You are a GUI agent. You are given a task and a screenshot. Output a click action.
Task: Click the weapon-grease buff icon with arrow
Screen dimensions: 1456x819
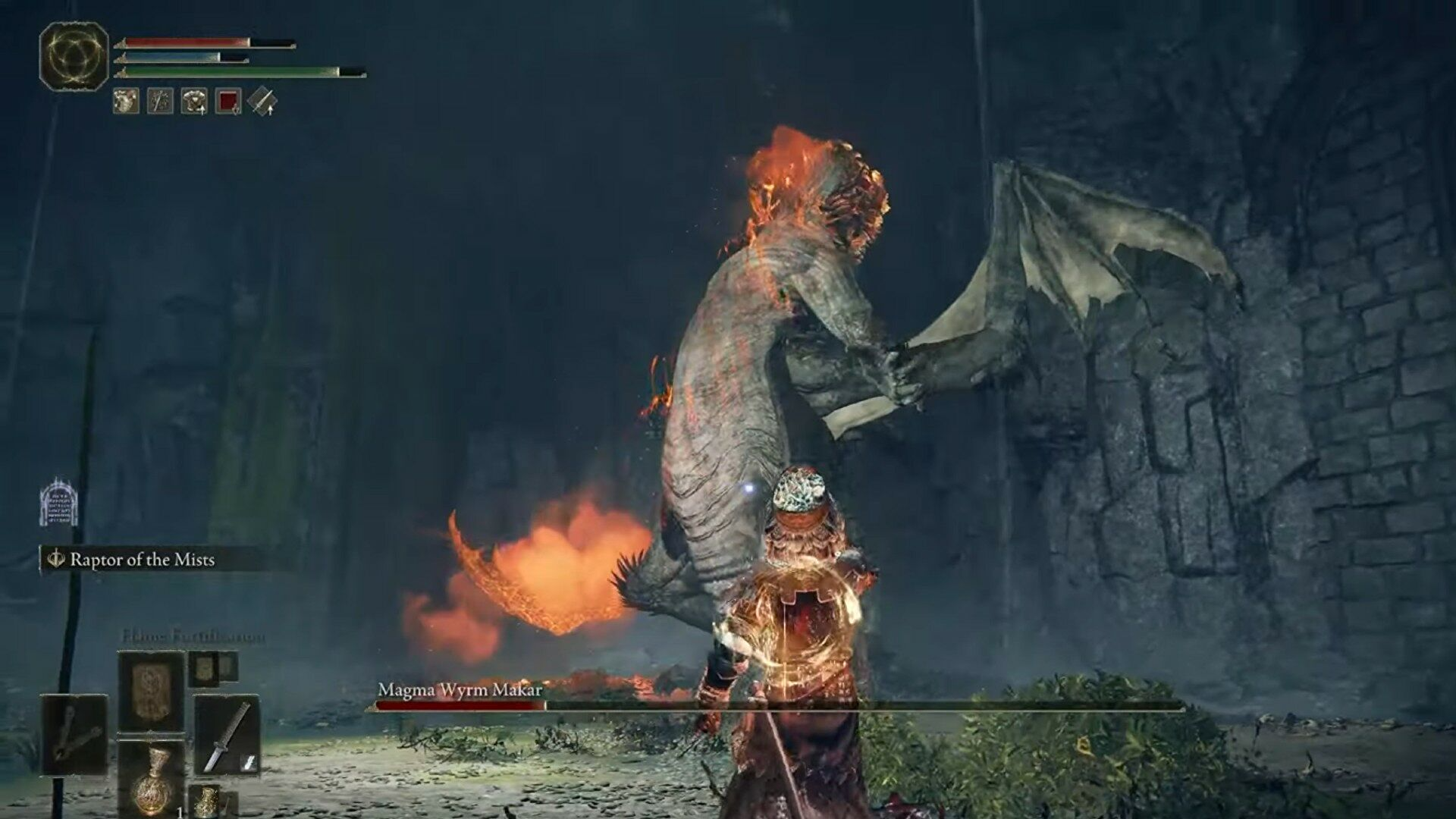263,102
